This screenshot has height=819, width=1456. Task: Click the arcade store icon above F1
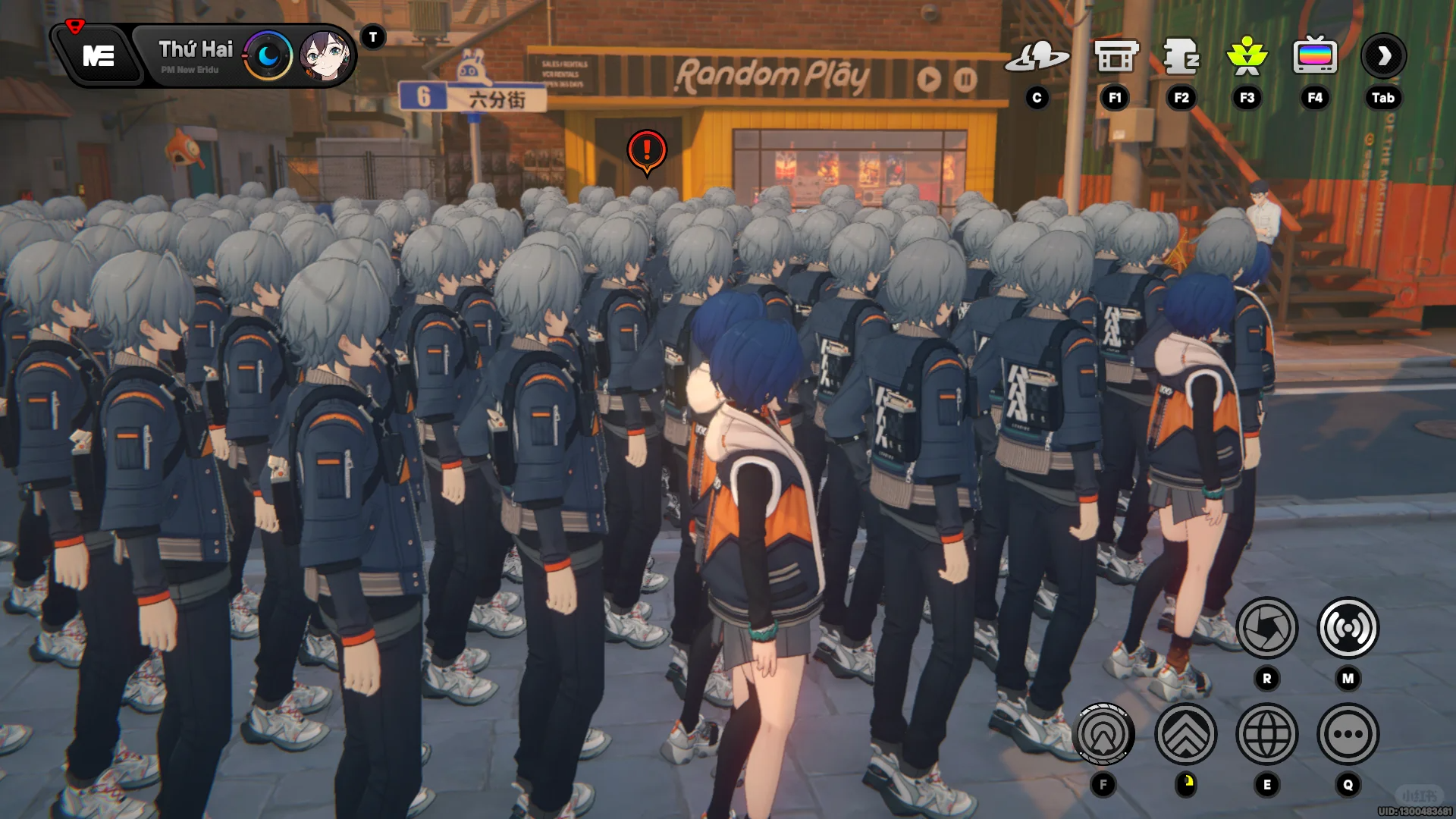point(1114,57)
